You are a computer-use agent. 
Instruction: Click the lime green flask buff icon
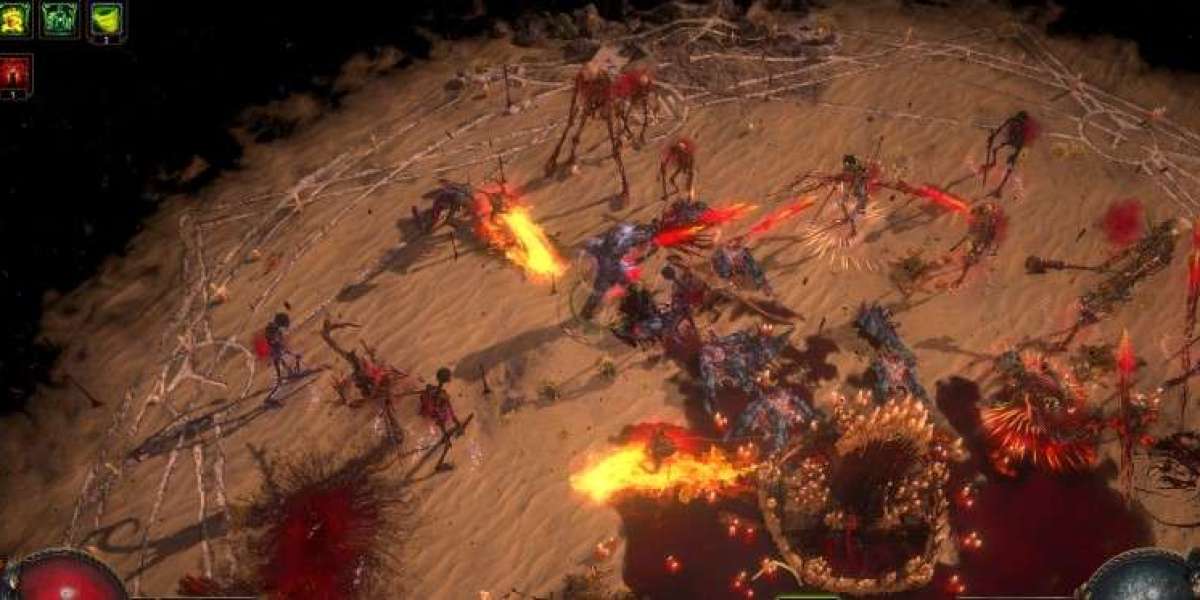click(106, 19)
